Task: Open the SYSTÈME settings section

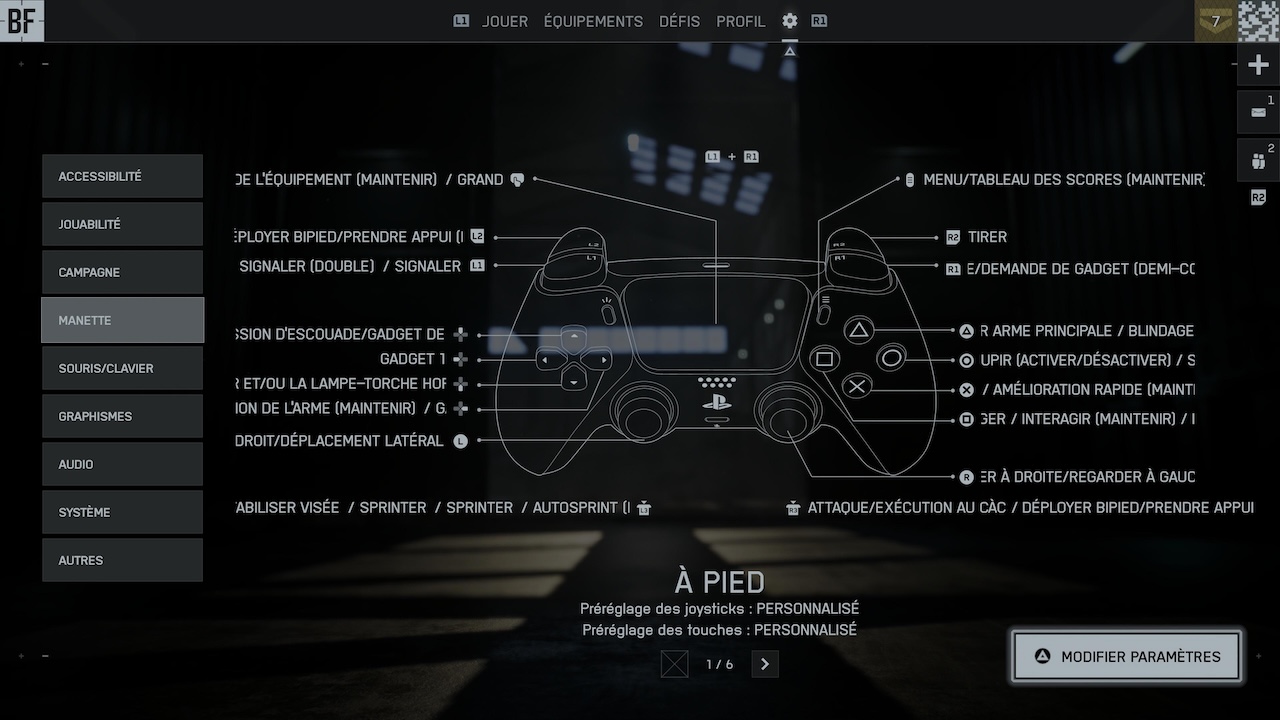Action: tap(122, 512)
